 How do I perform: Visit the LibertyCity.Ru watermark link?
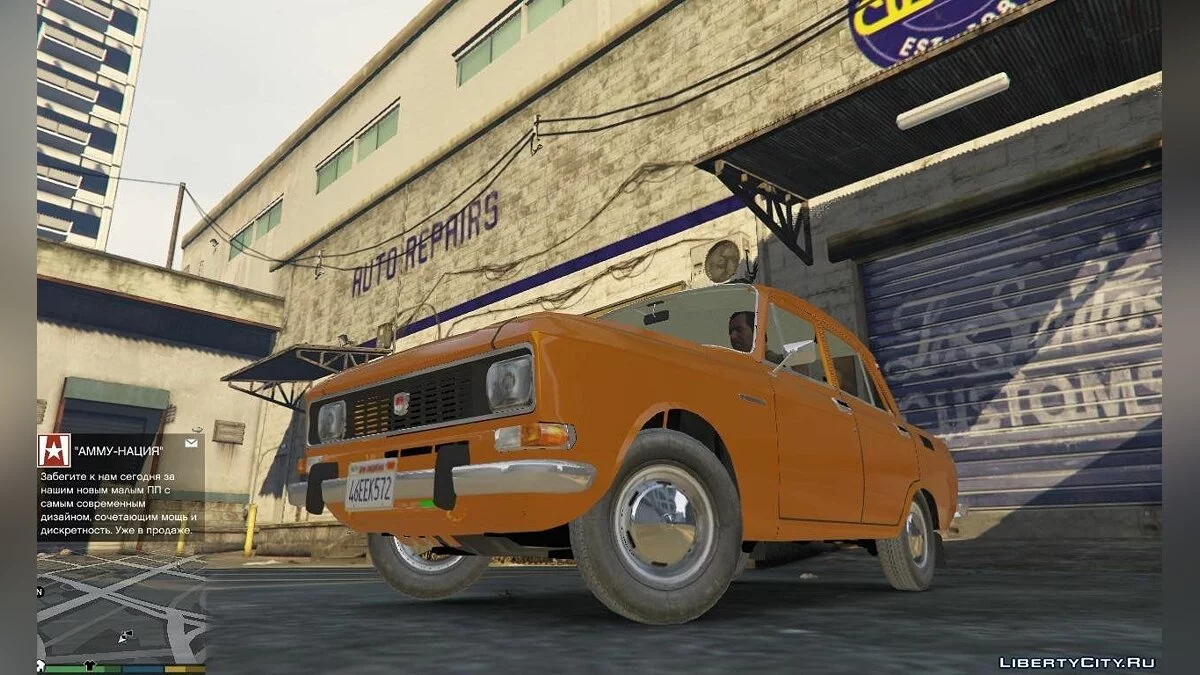1077,662
